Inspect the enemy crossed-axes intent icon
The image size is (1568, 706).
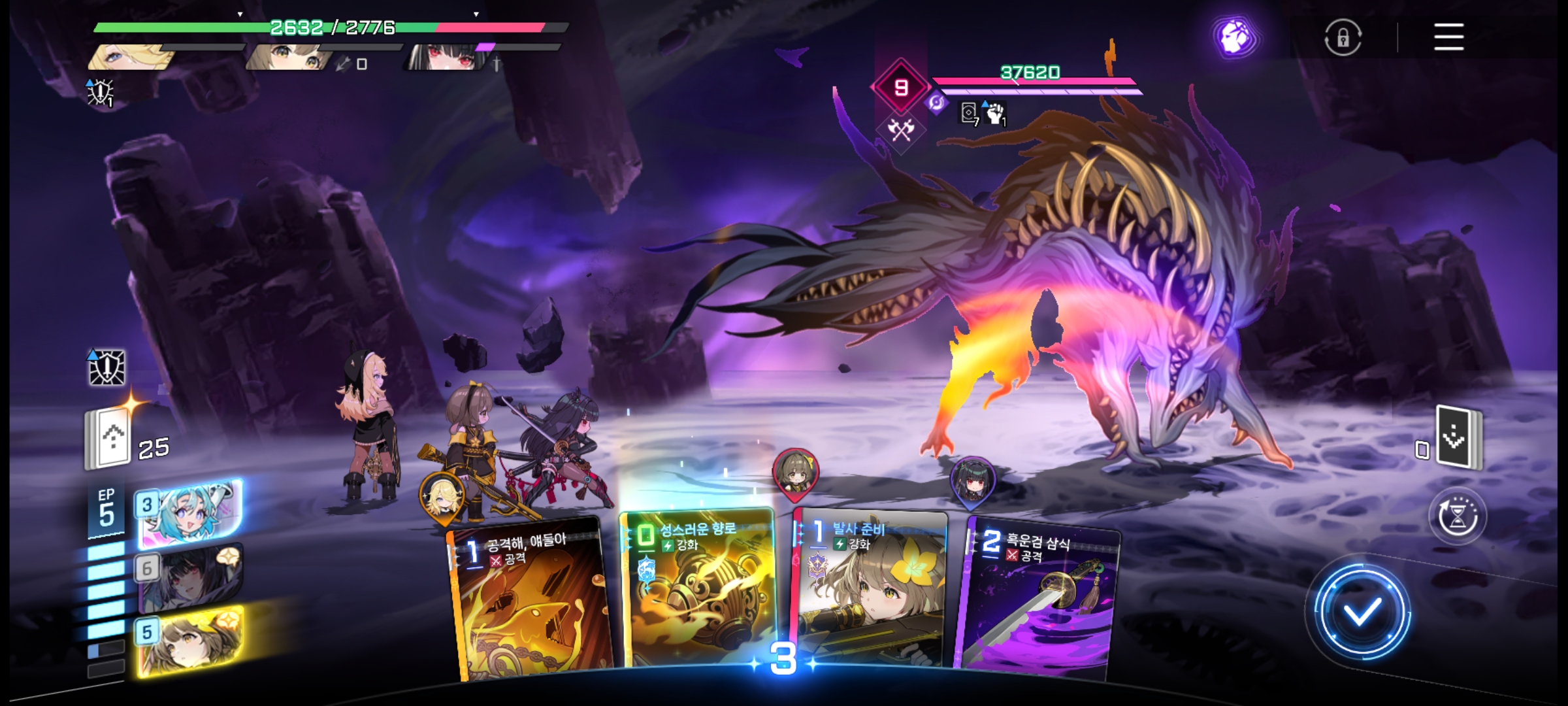tap(901, 130)
